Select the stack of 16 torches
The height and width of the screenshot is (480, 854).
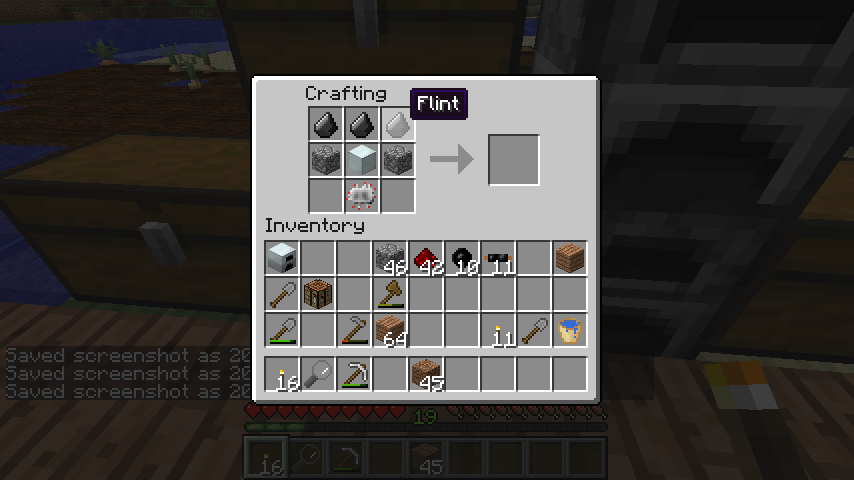point(283,374)
